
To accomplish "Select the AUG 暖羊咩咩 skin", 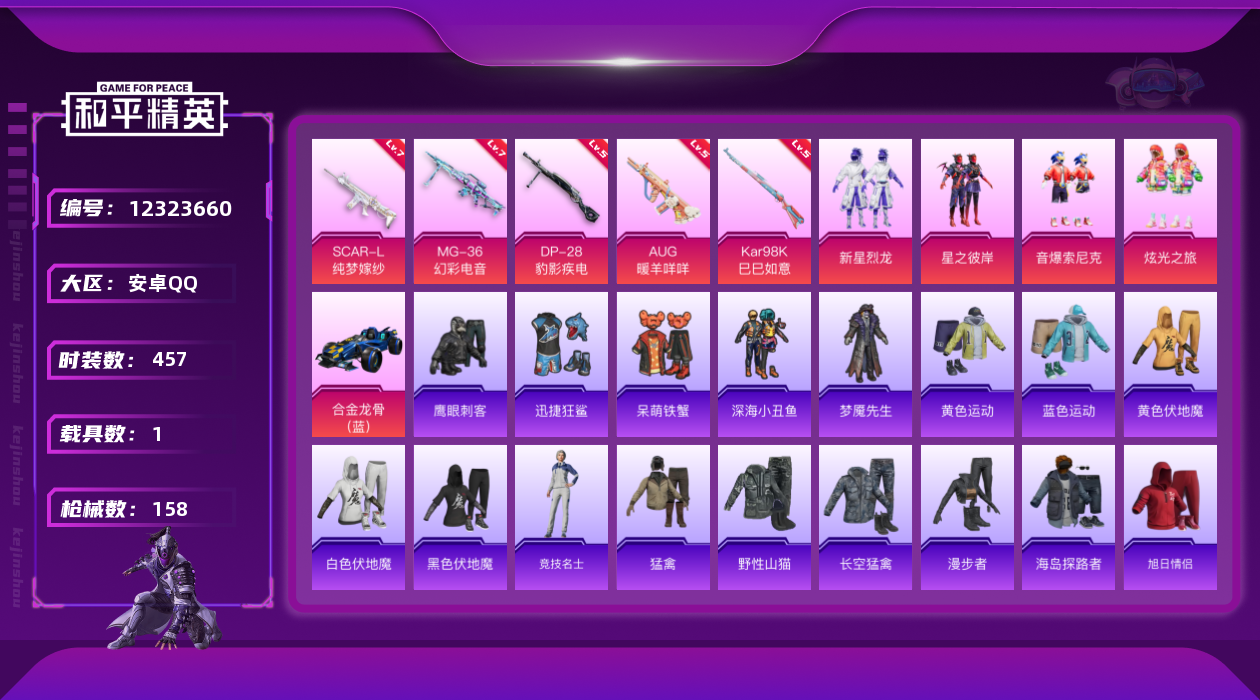I will point(663,211).
